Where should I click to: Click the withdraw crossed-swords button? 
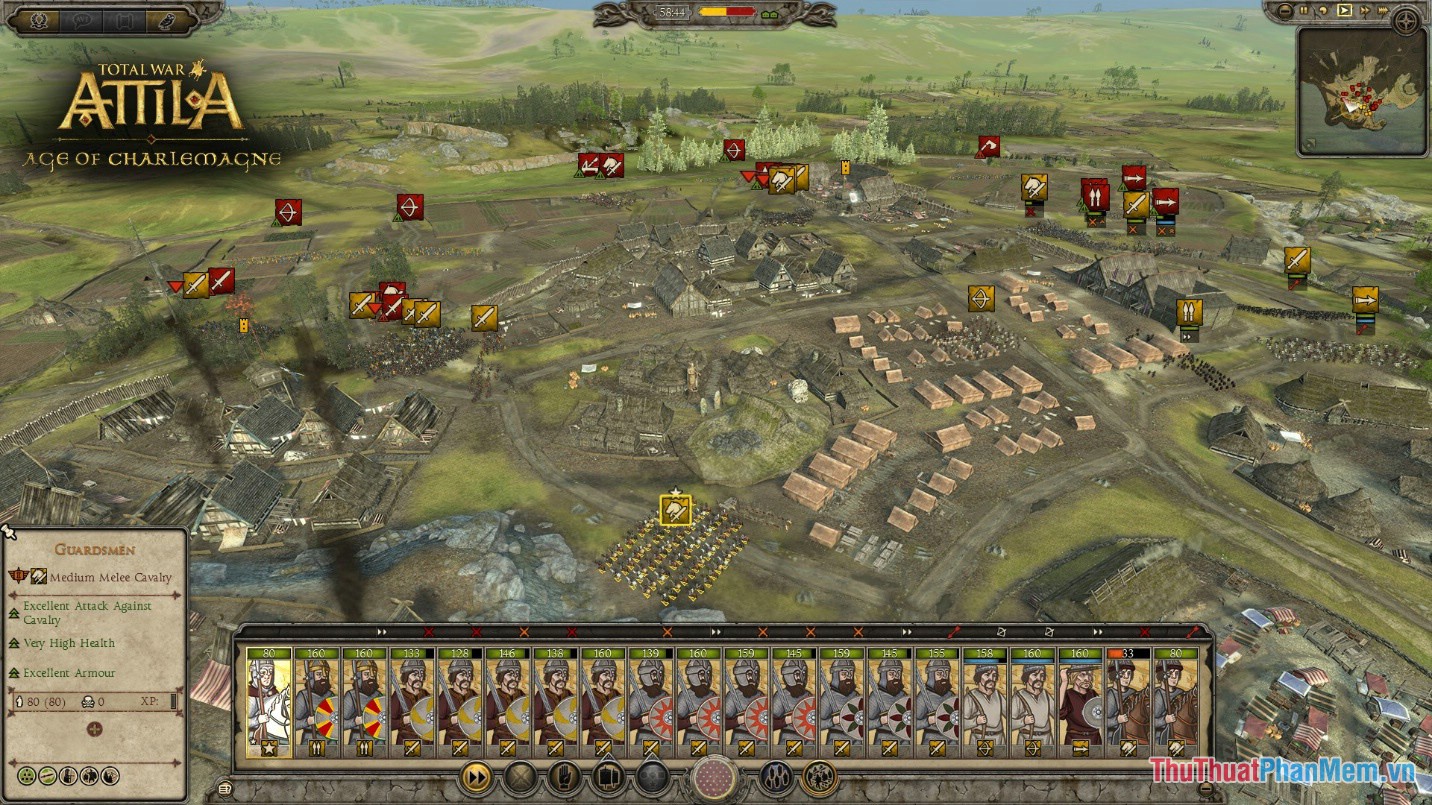520,777
